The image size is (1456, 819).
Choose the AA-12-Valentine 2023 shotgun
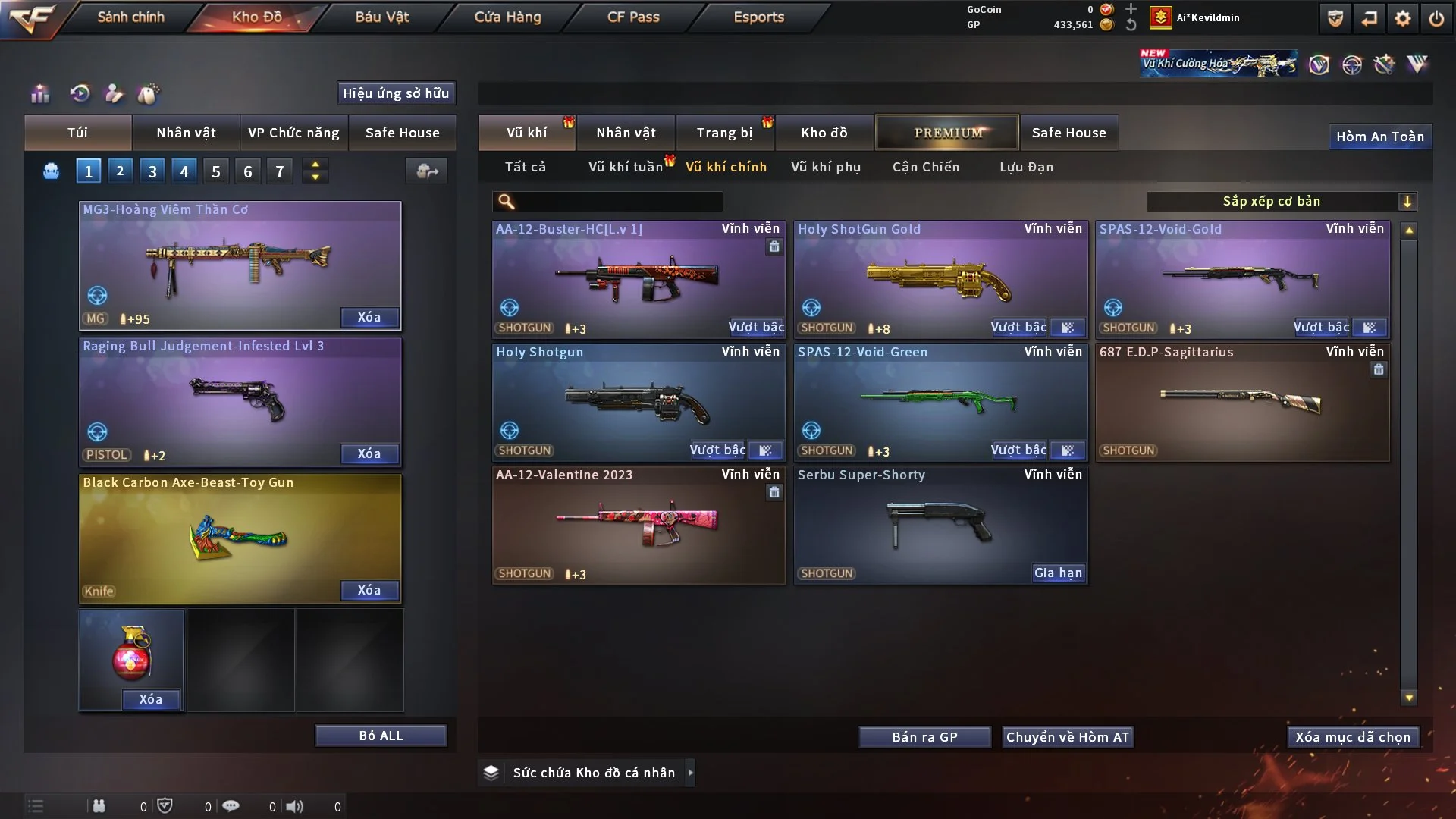click(638, 525)
